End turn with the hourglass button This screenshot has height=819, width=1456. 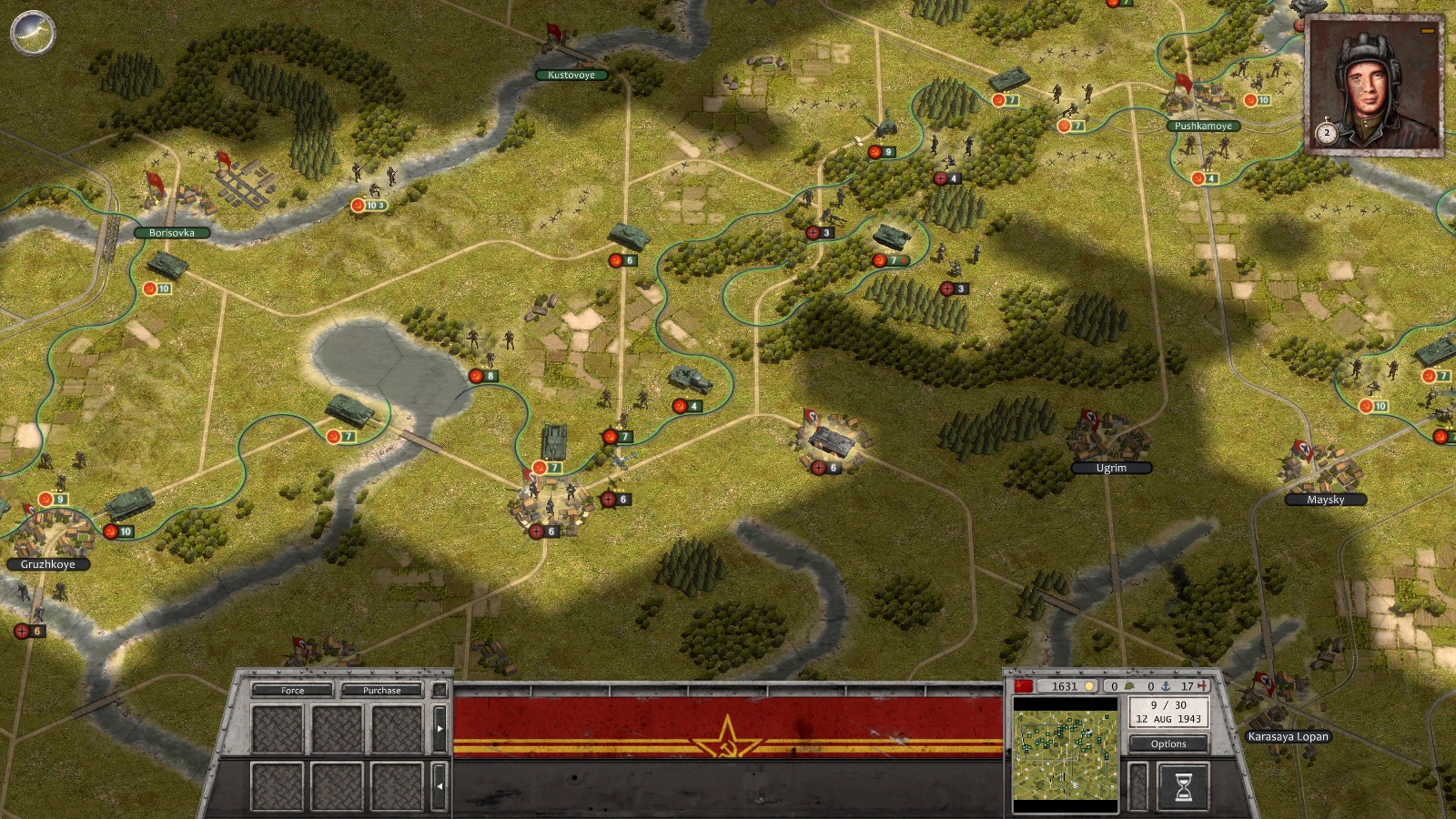[1183, 787]
